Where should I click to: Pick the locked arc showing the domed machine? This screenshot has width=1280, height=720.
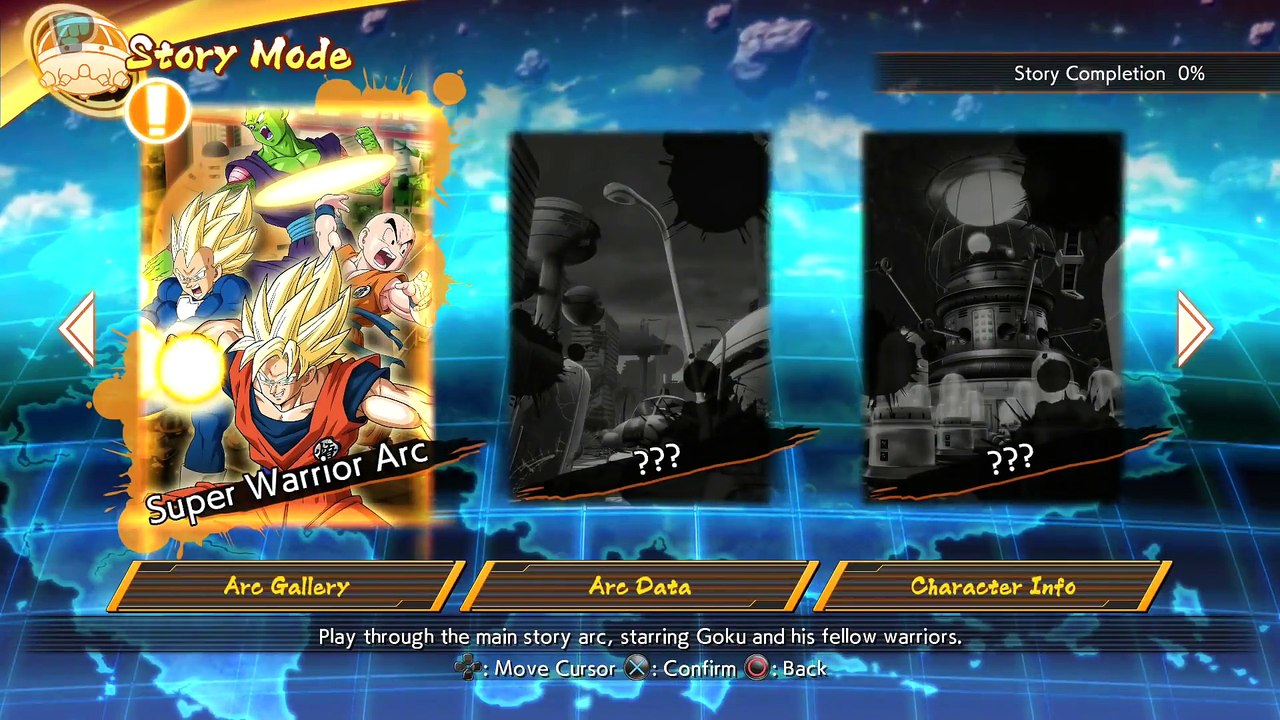tap(993, 316)
